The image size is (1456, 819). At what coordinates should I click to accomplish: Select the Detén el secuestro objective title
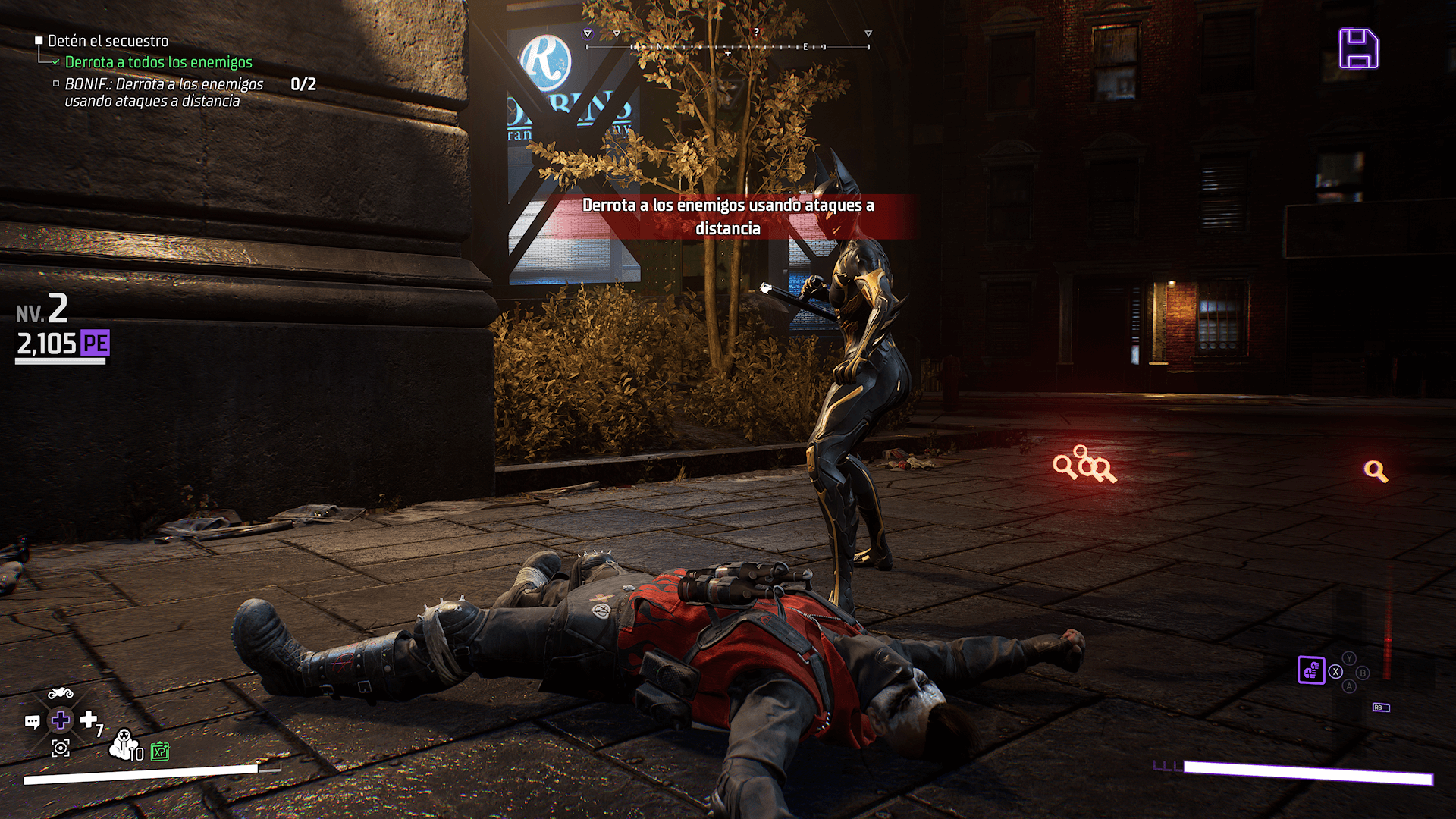108,41
